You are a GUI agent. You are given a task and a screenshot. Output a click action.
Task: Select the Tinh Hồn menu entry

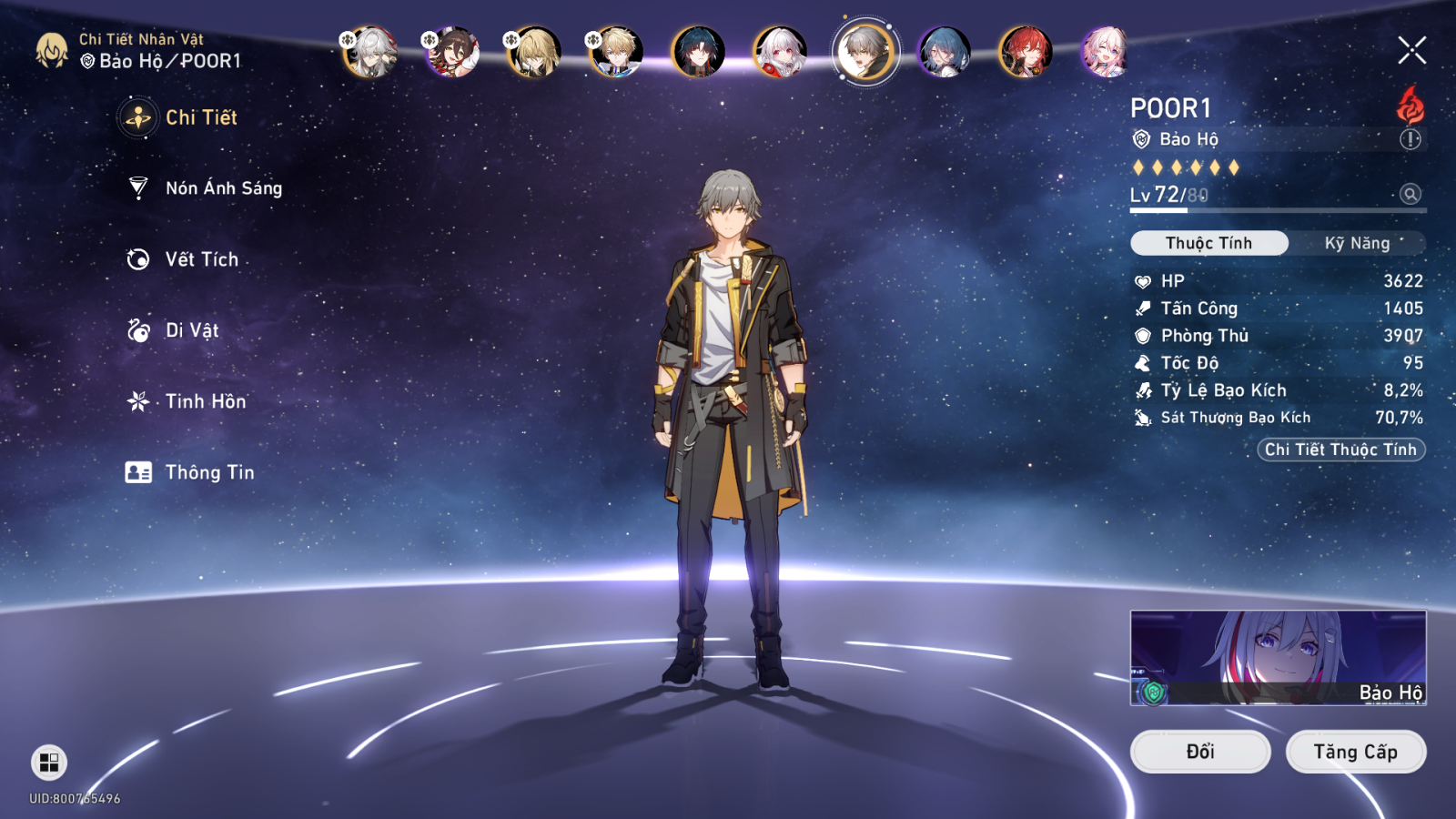tap(205, 401)
